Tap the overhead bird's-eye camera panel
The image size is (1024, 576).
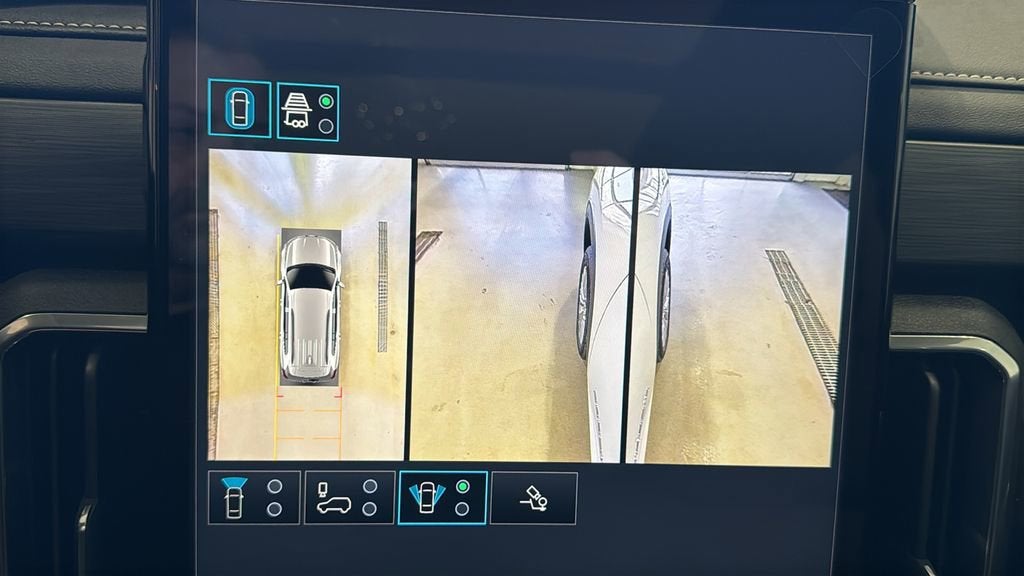pyautogui.click(x=309, y=305)
